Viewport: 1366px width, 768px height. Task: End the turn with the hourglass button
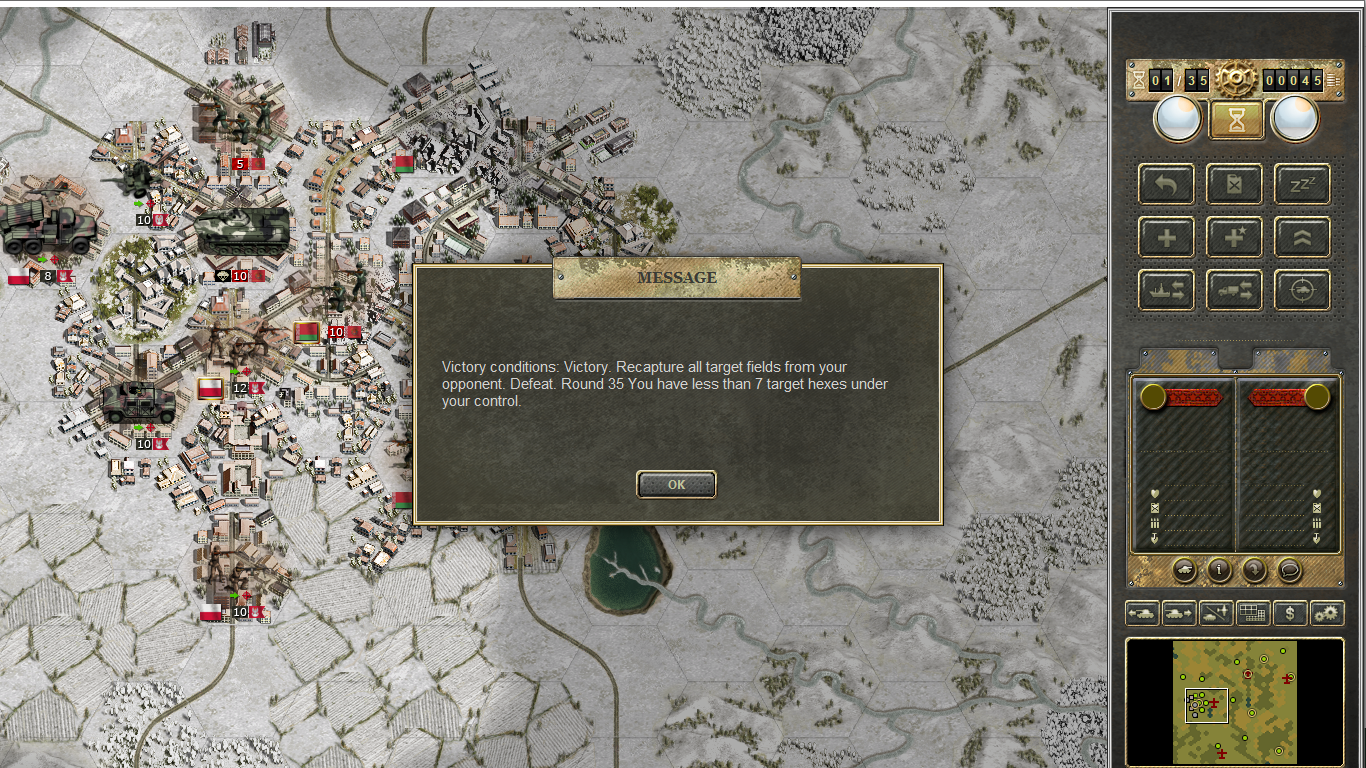coord(1237,120)
